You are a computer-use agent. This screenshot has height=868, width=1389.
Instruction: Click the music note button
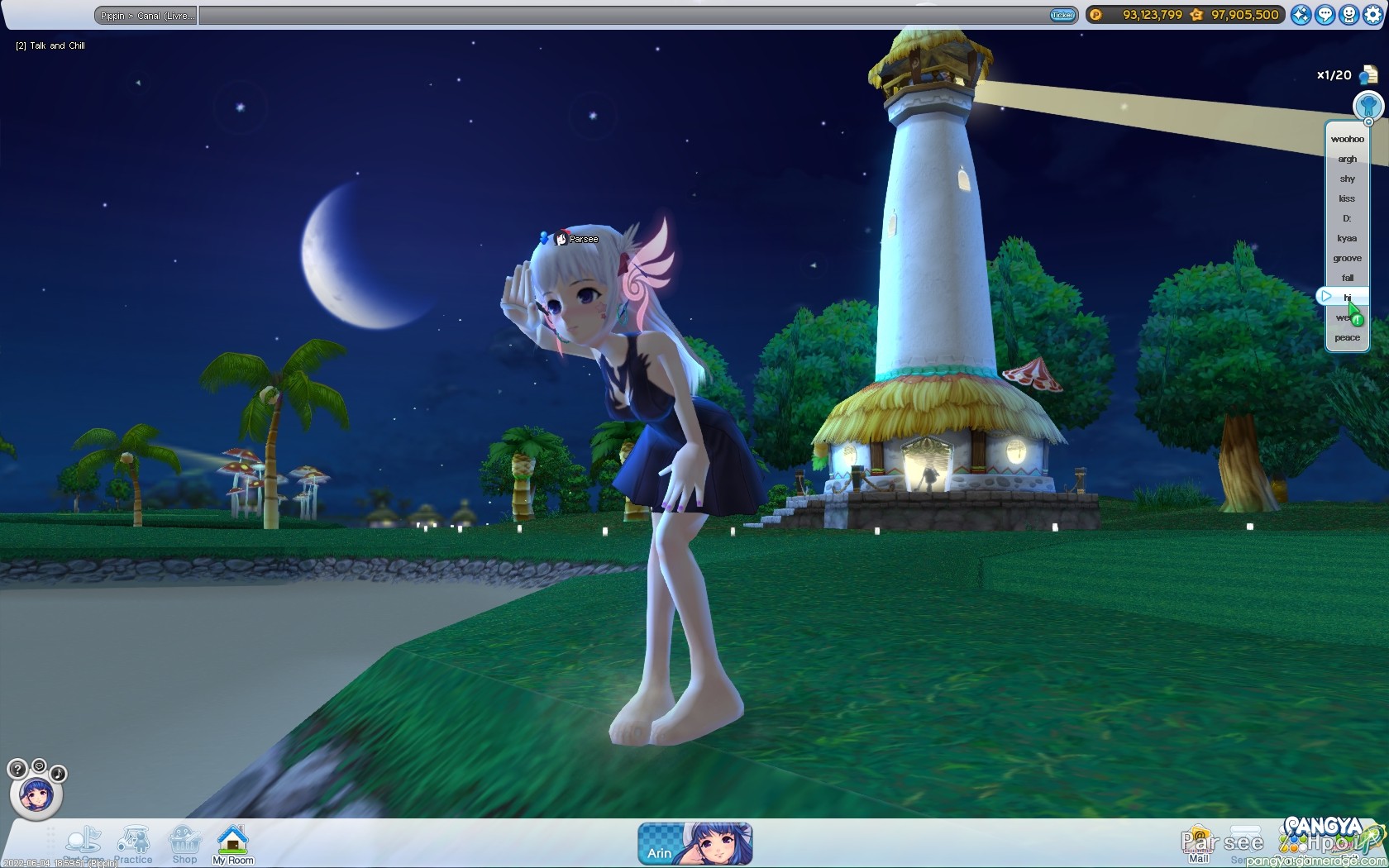[x=59, y=774]
